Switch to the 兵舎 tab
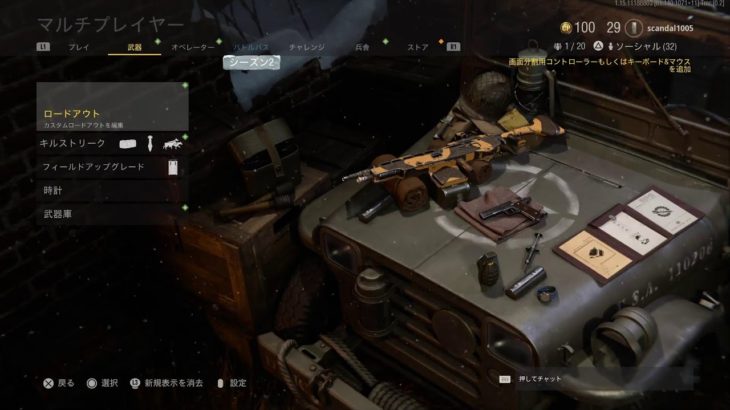 362,47
